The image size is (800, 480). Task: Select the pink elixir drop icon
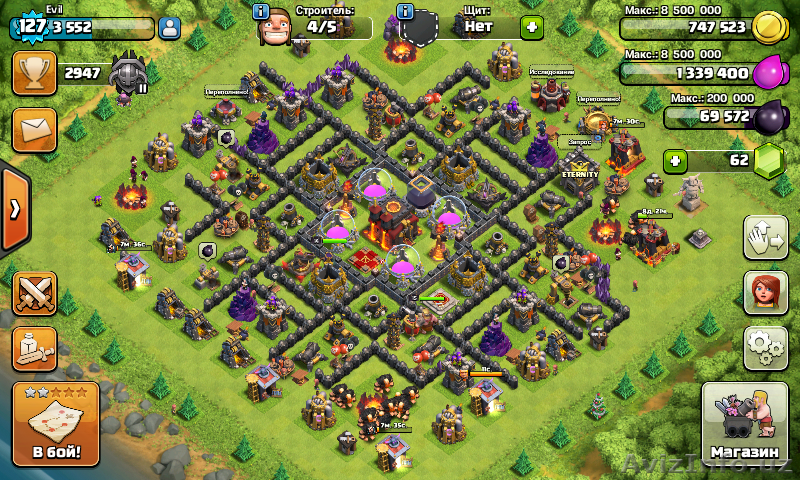pyautogui.click(x=768, y=73)
